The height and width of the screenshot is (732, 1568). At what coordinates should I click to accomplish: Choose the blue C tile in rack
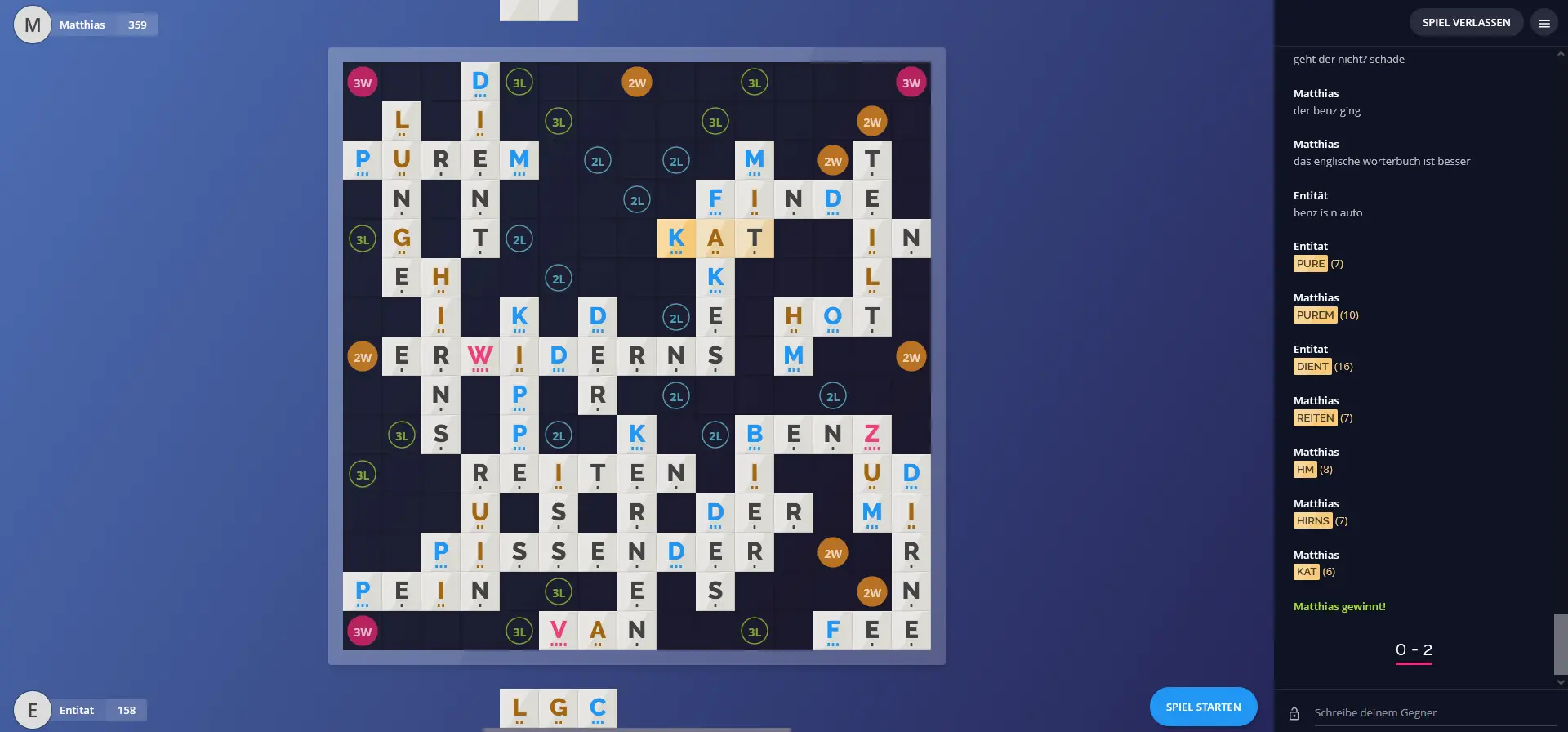(598, 707)
